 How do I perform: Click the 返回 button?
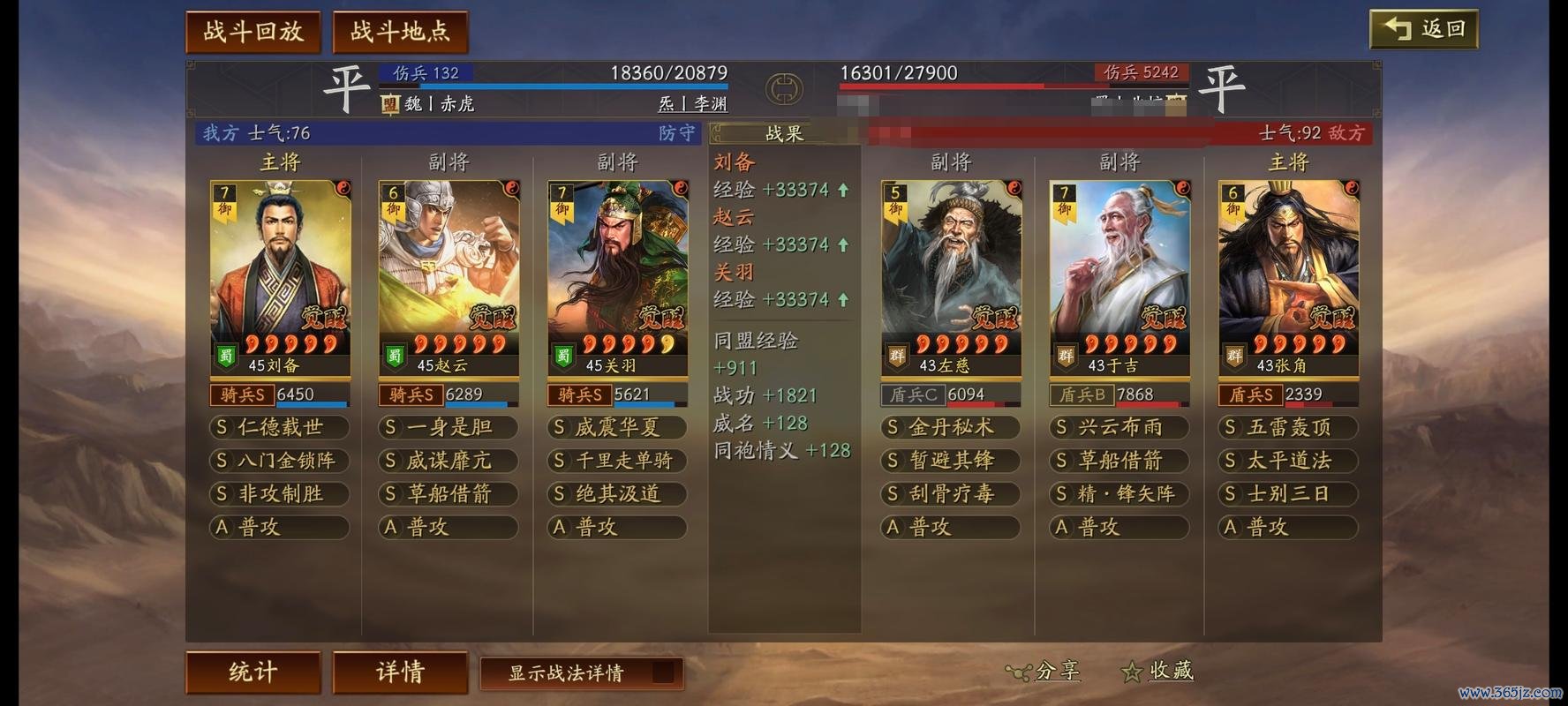[1423, 27]
